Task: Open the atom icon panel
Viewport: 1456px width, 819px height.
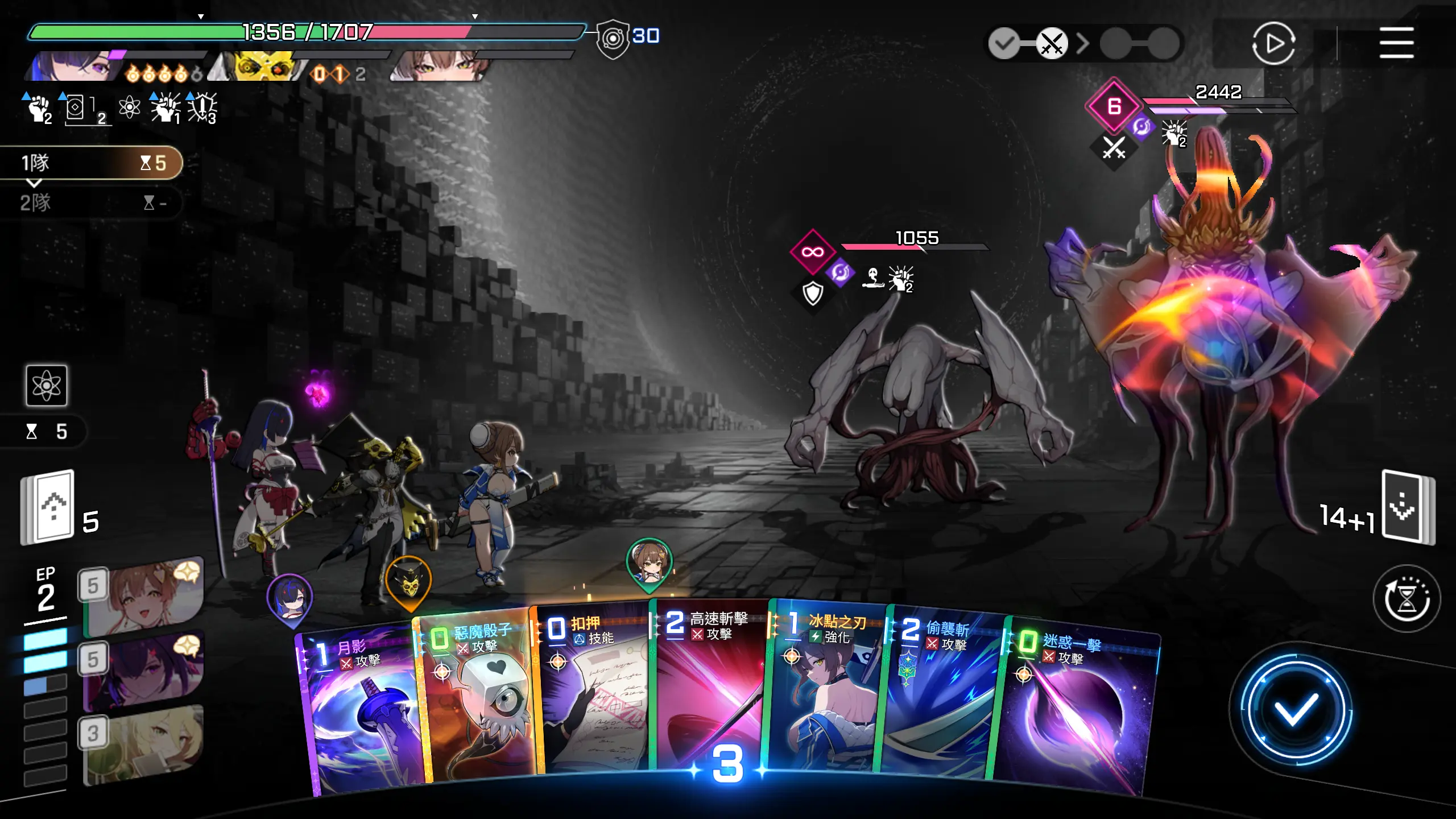Action: pos(47,386)
